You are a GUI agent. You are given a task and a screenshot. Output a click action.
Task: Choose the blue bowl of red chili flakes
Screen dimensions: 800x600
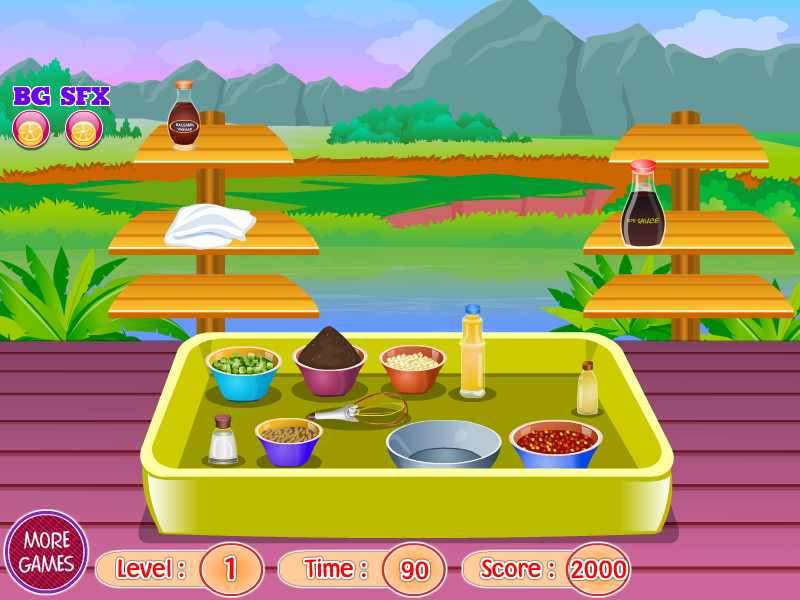pyautogui.click(x=555, y=445)
